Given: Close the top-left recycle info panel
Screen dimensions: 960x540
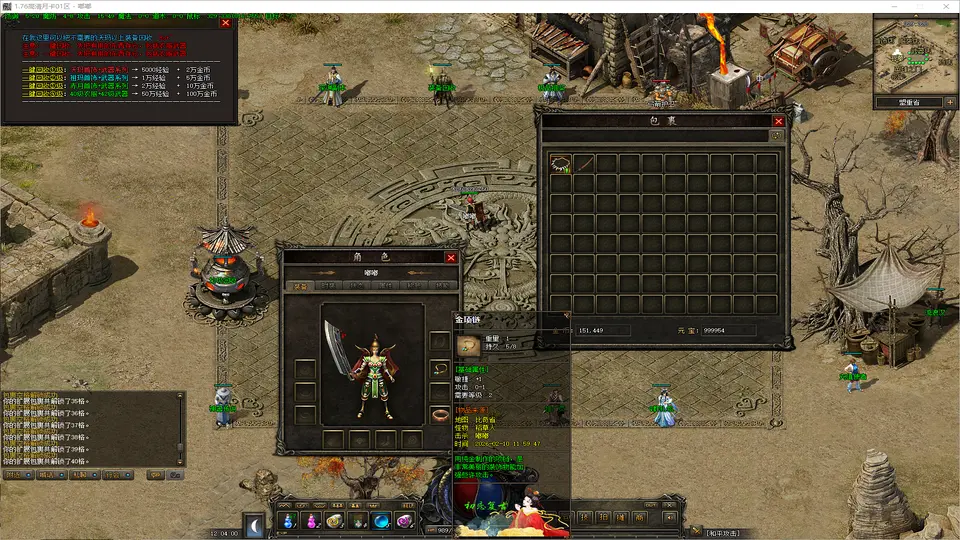Looking at the screenshot, I should click(225, 22).
